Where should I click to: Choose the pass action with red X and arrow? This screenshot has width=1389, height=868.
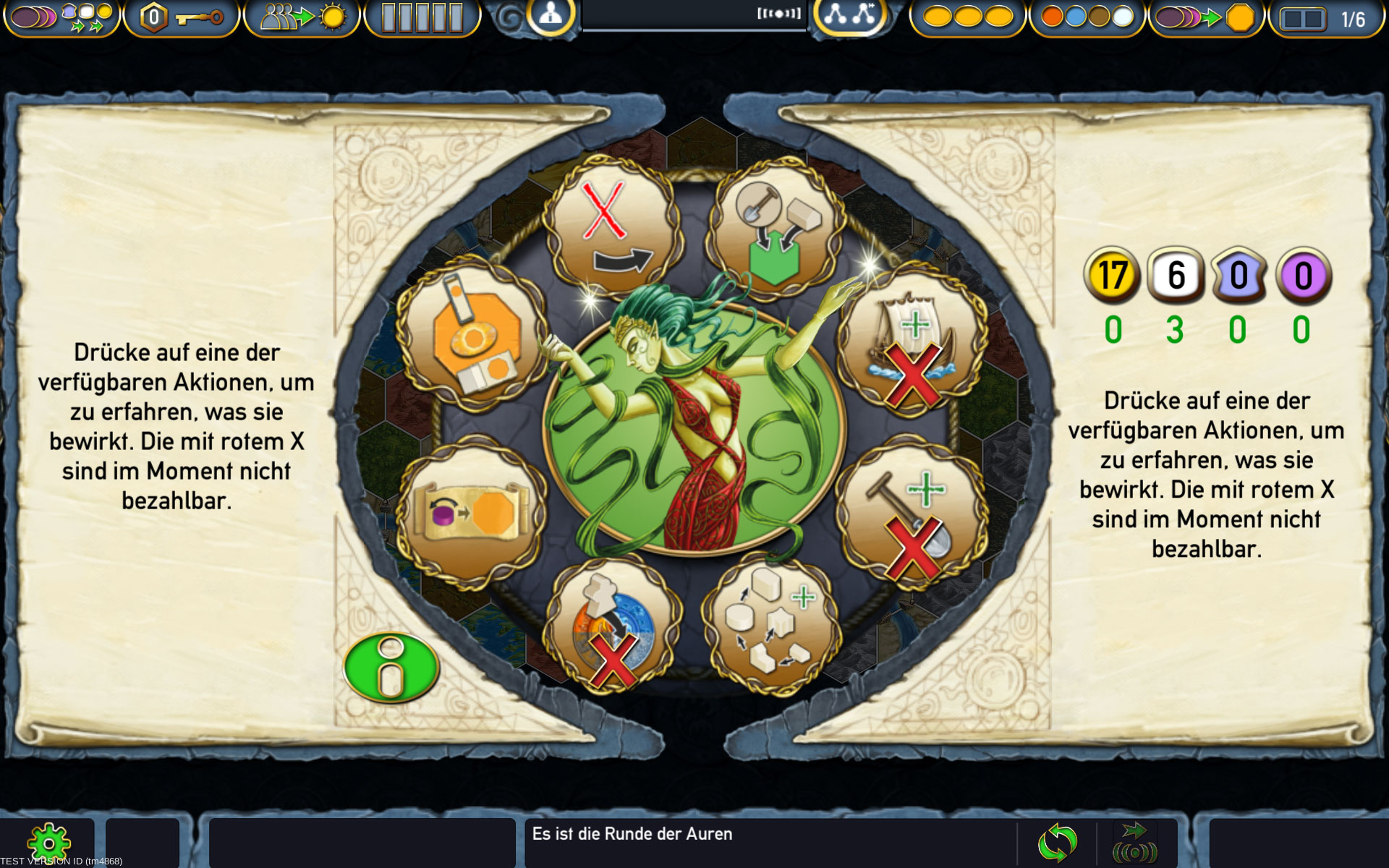[x=613, y=226]
